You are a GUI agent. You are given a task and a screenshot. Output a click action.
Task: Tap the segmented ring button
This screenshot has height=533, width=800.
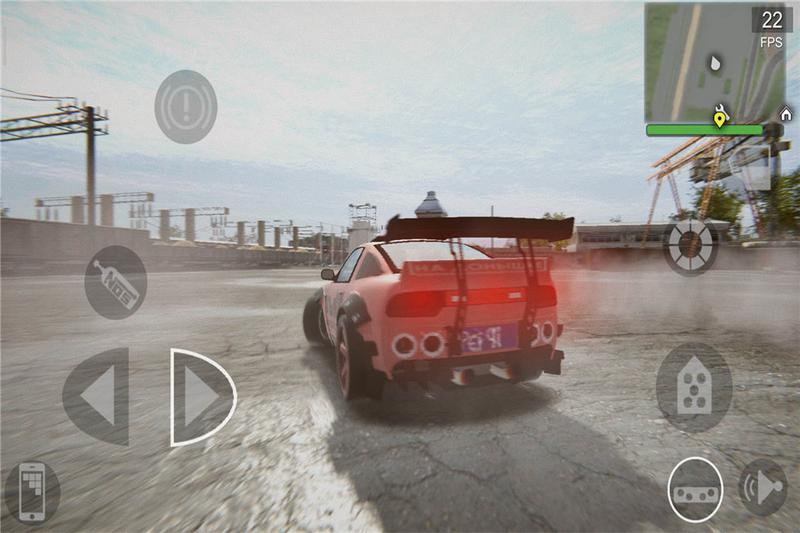tap(691, 246)
